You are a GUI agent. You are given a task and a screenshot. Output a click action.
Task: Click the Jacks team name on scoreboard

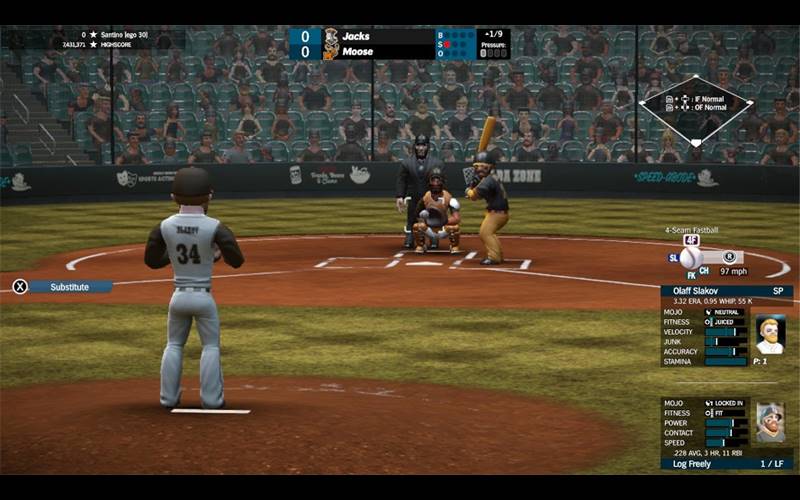click(x=357, y=36)
